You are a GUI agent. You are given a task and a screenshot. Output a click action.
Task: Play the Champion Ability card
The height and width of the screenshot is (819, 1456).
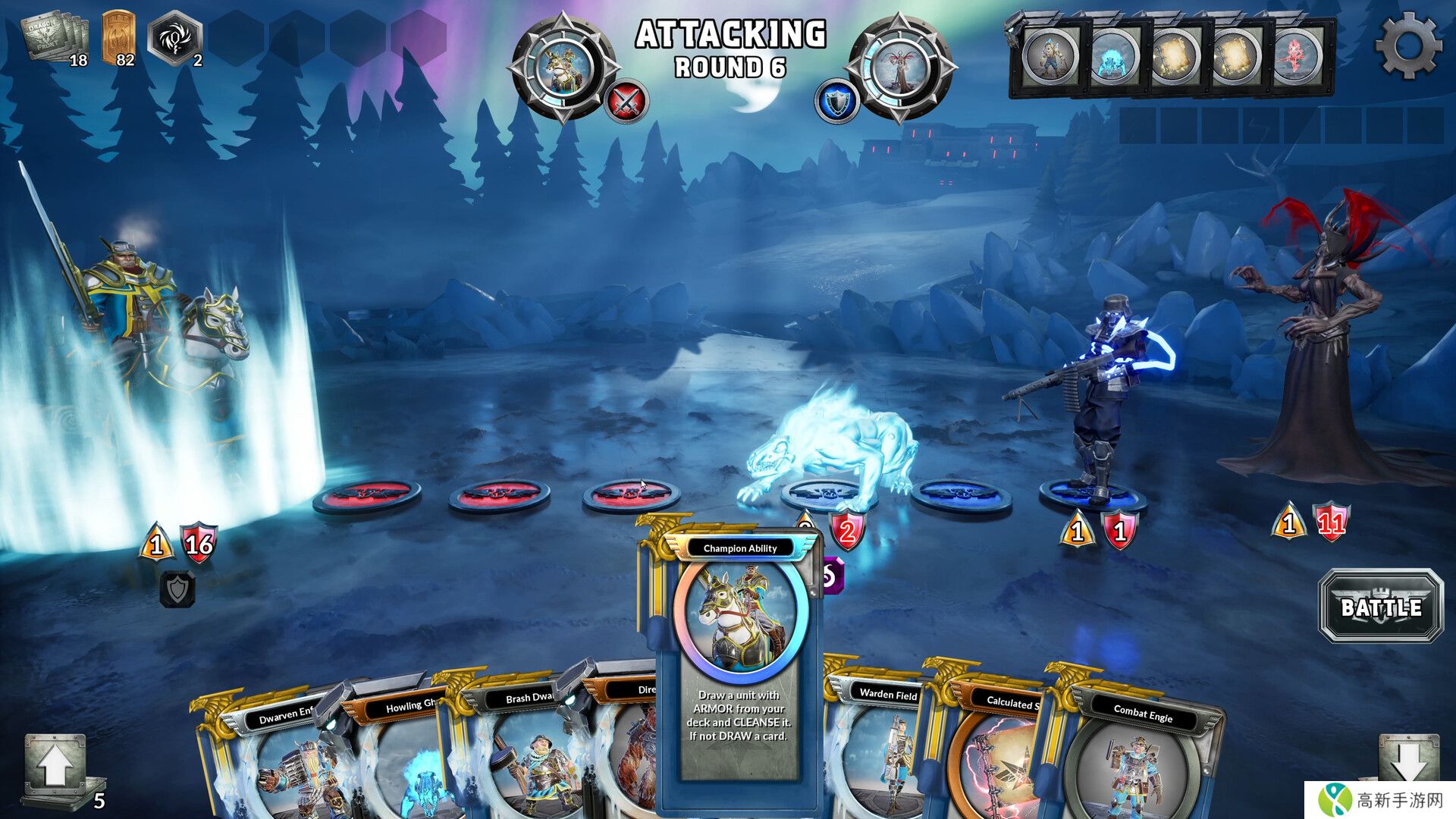739,667
